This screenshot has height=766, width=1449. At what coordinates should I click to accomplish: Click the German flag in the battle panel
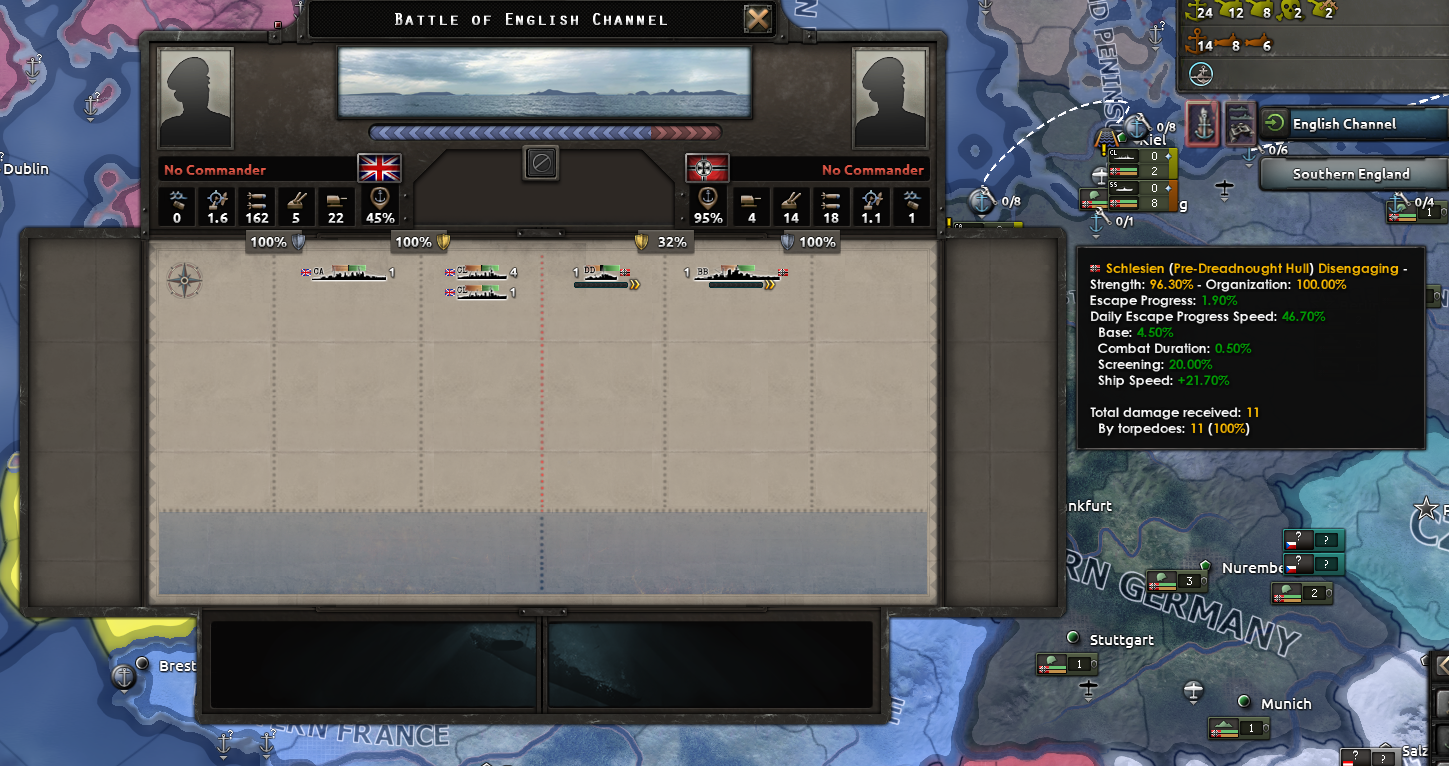(705, 168)
